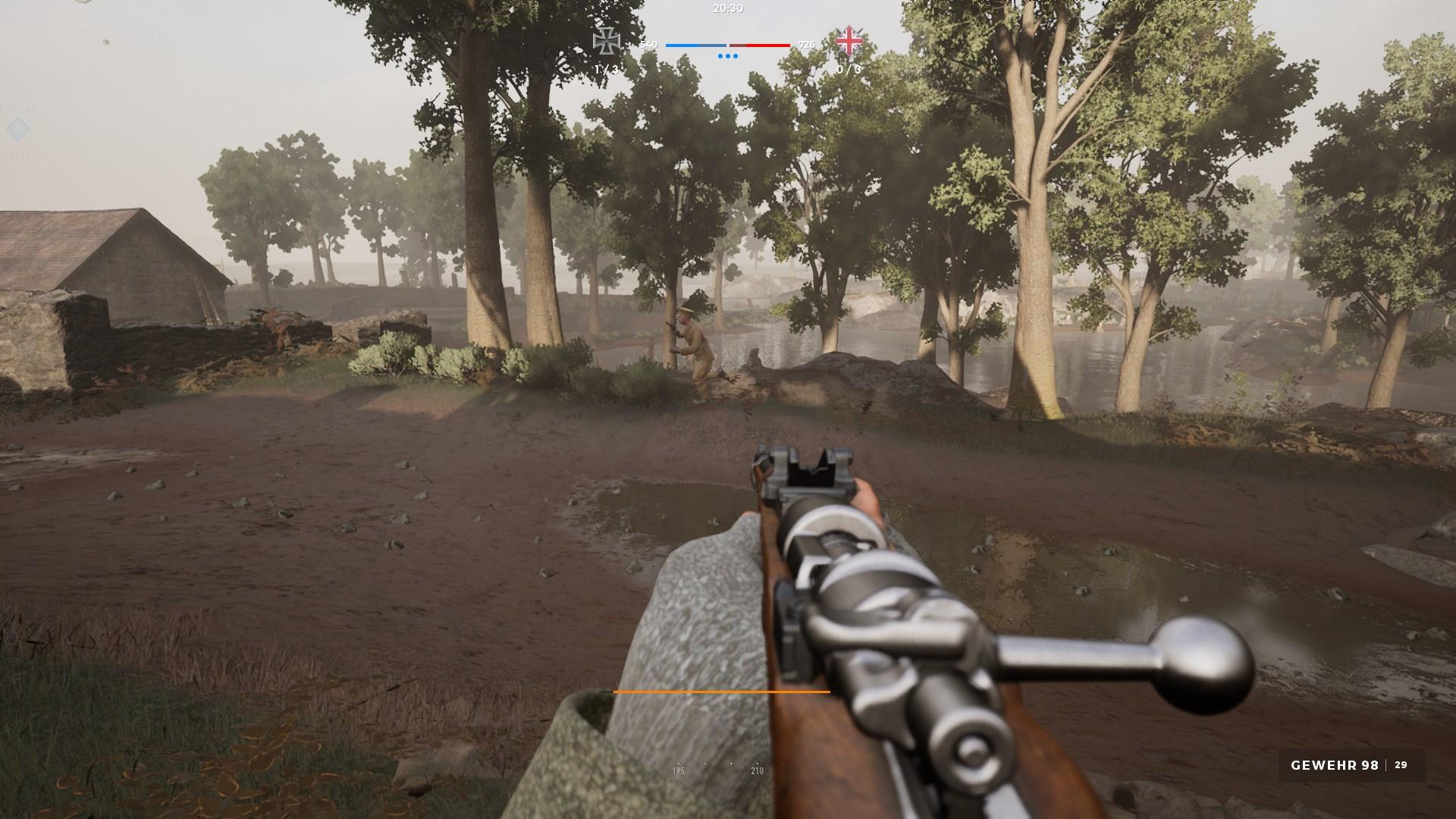Image resolution: width=1456 pixels, height=819 pixels.
Task: Select the Defend objective diamond marker
Action: tap(17, 130)
